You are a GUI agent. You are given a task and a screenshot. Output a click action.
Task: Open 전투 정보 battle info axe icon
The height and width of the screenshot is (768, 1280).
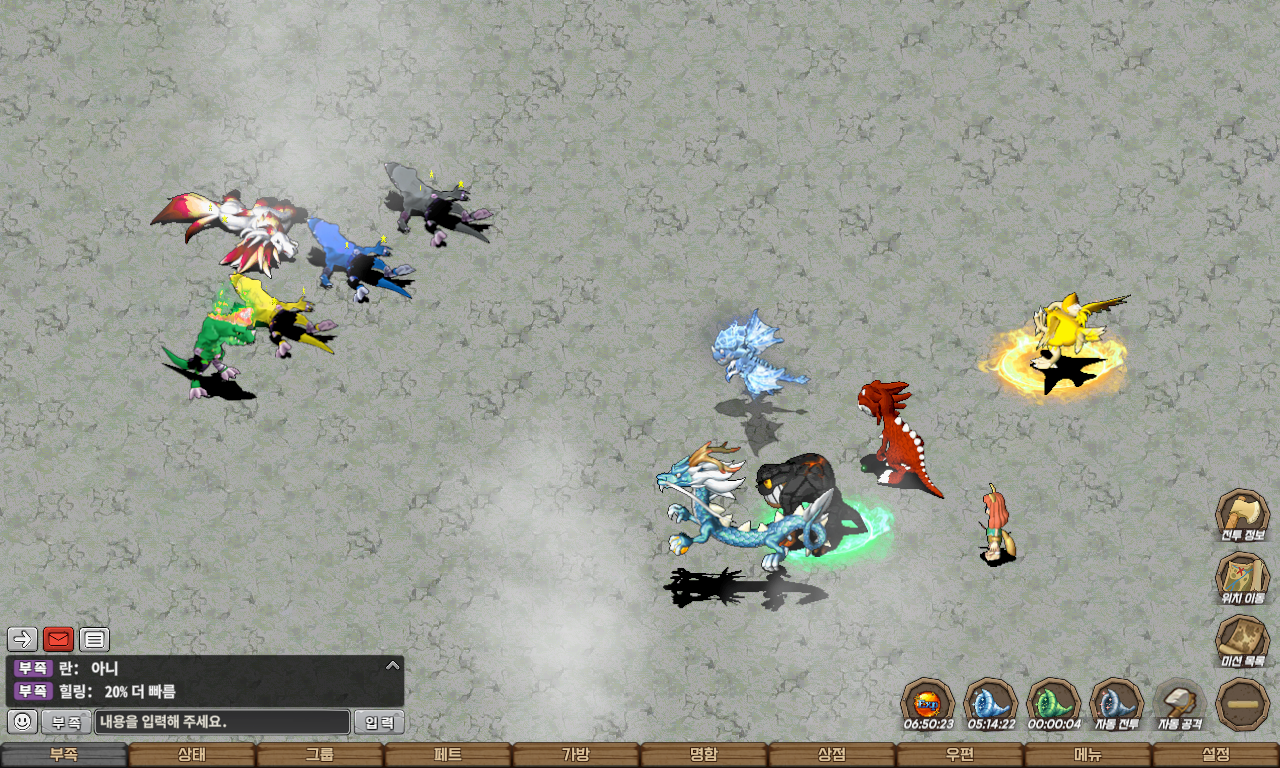(x=1242, y=514)
